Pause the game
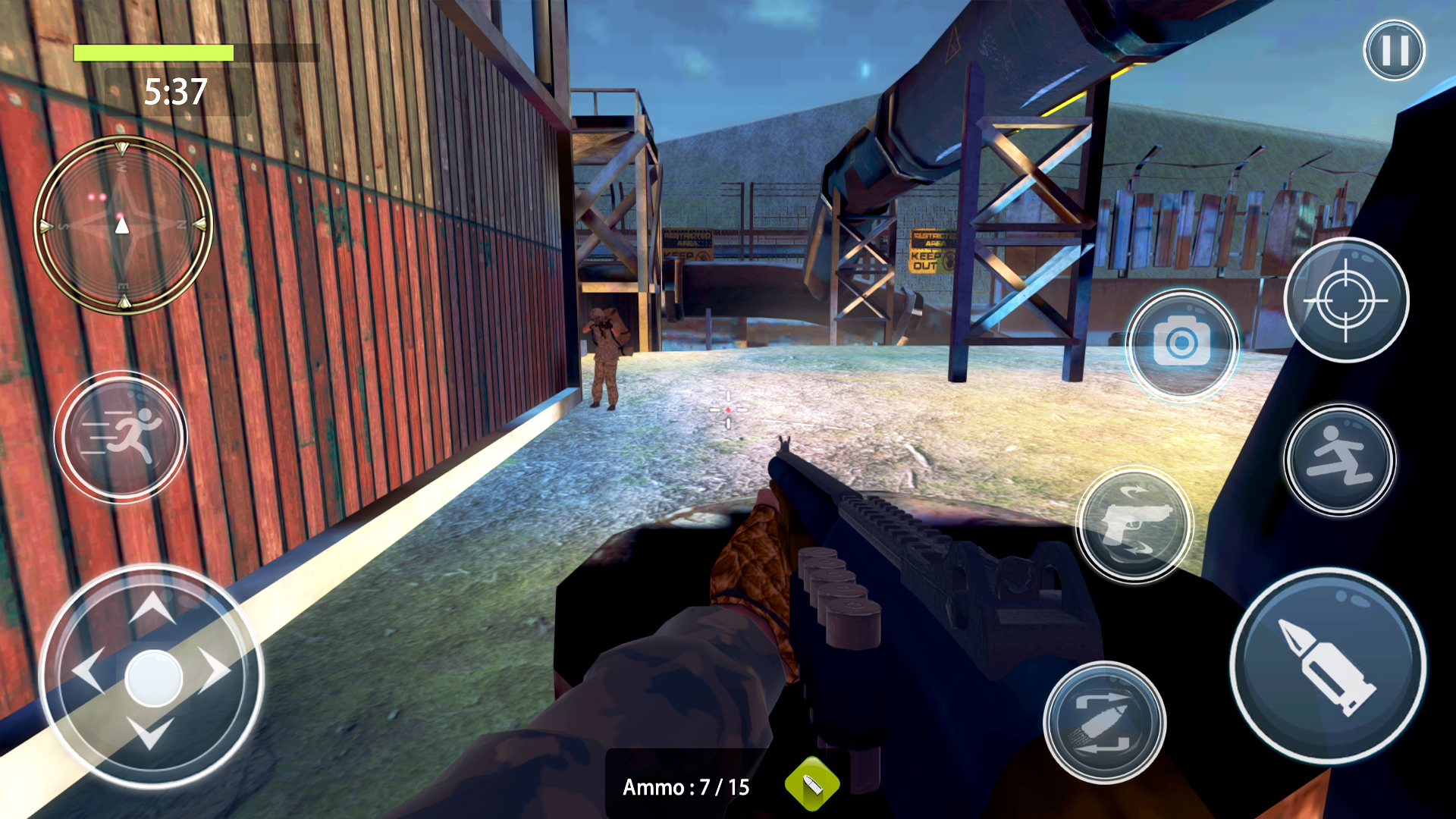1456x819 pixels. point(1394,51)
